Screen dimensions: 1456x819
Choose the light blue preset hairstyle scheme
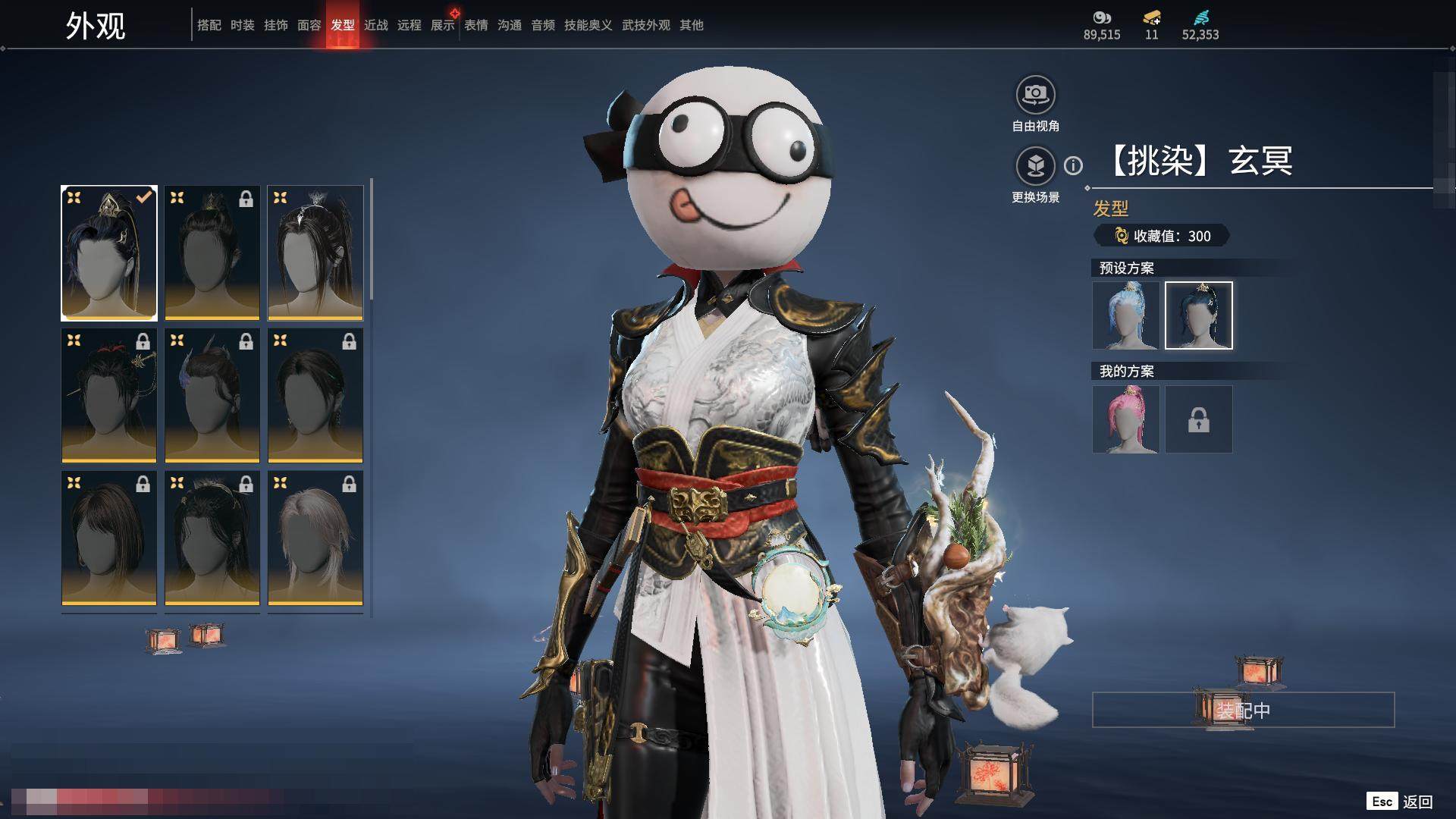click(x=1126, y=315)
